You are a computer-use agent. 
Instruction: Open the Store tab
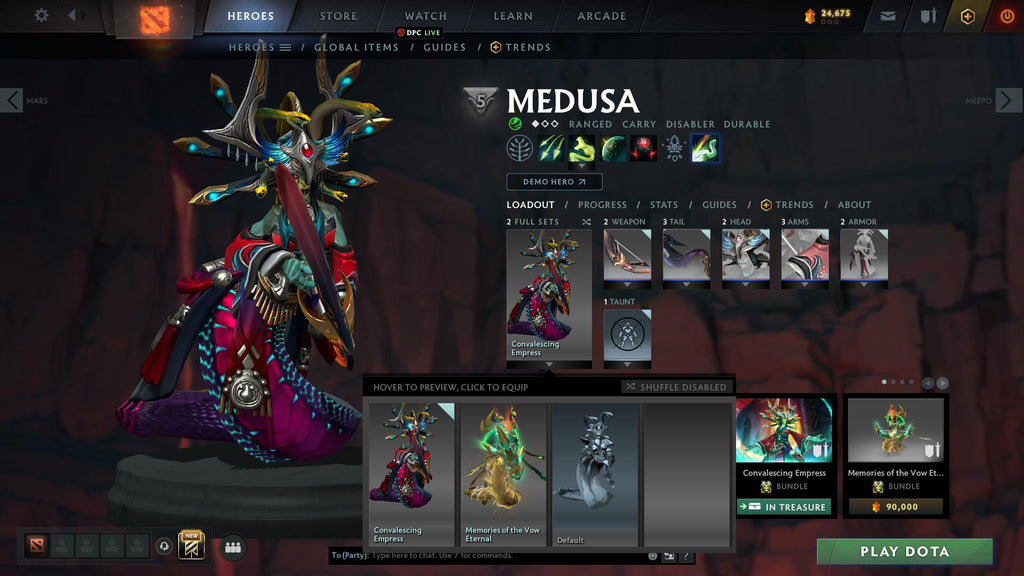pyautogui.click(x=338, y=16)
